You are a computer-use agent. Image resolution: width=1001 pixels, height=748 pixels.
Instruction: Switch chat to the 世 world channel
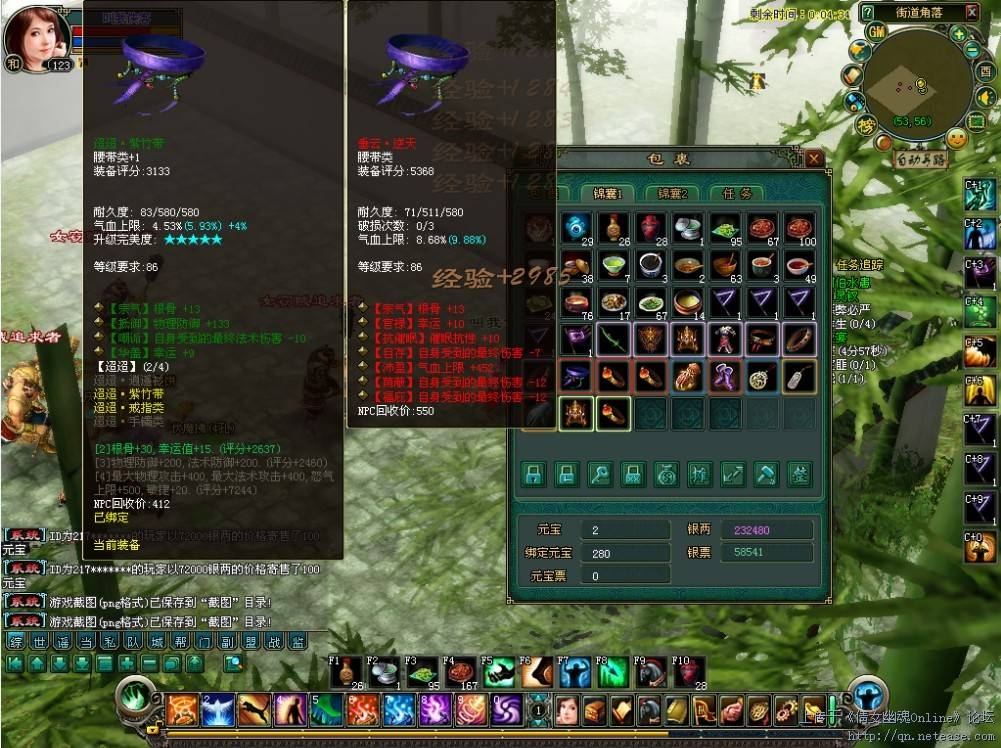[38, 642]
